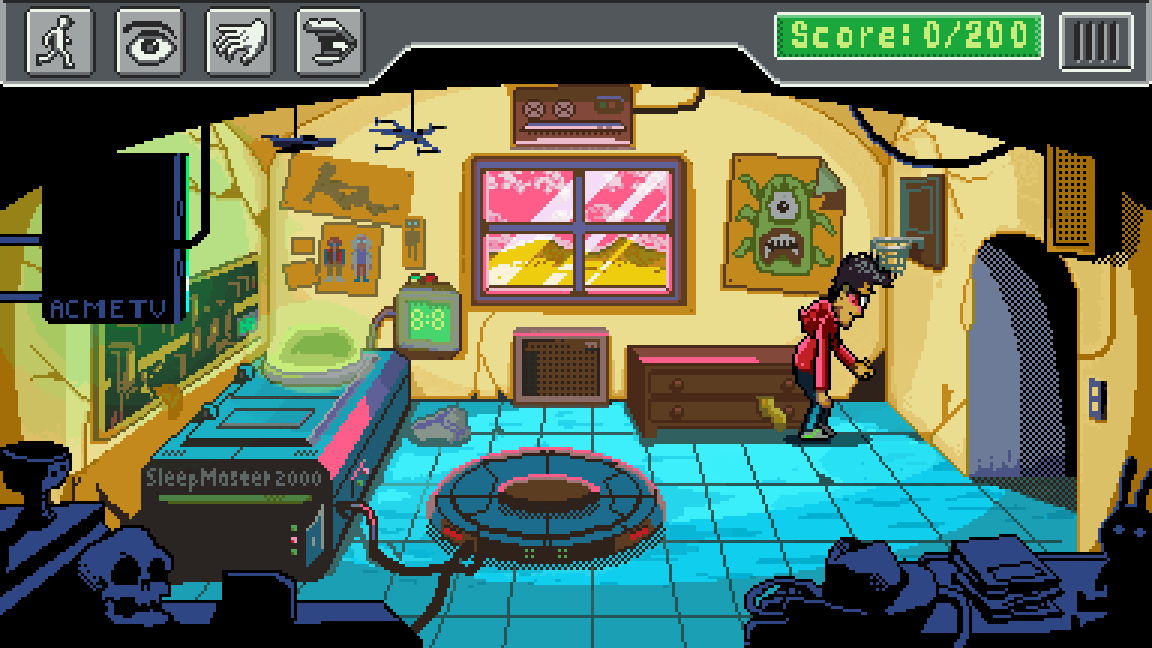The image size is (1152, 648).
Task: Open the vertical bars menu button
Action: [x=1096, y=41]
